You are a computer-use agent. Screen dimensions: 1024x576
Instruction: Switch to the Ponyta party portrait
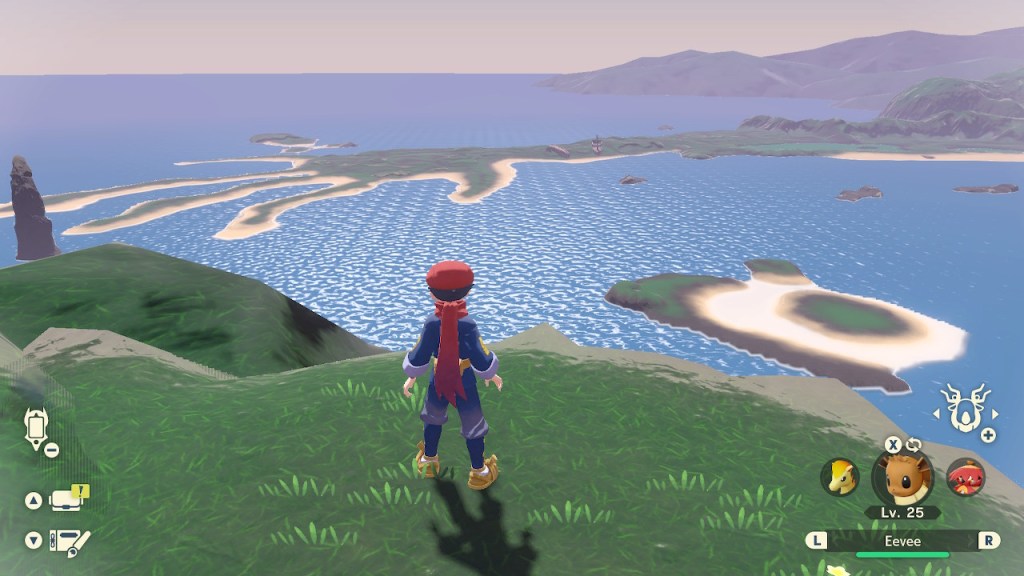(x=840, y=477)
